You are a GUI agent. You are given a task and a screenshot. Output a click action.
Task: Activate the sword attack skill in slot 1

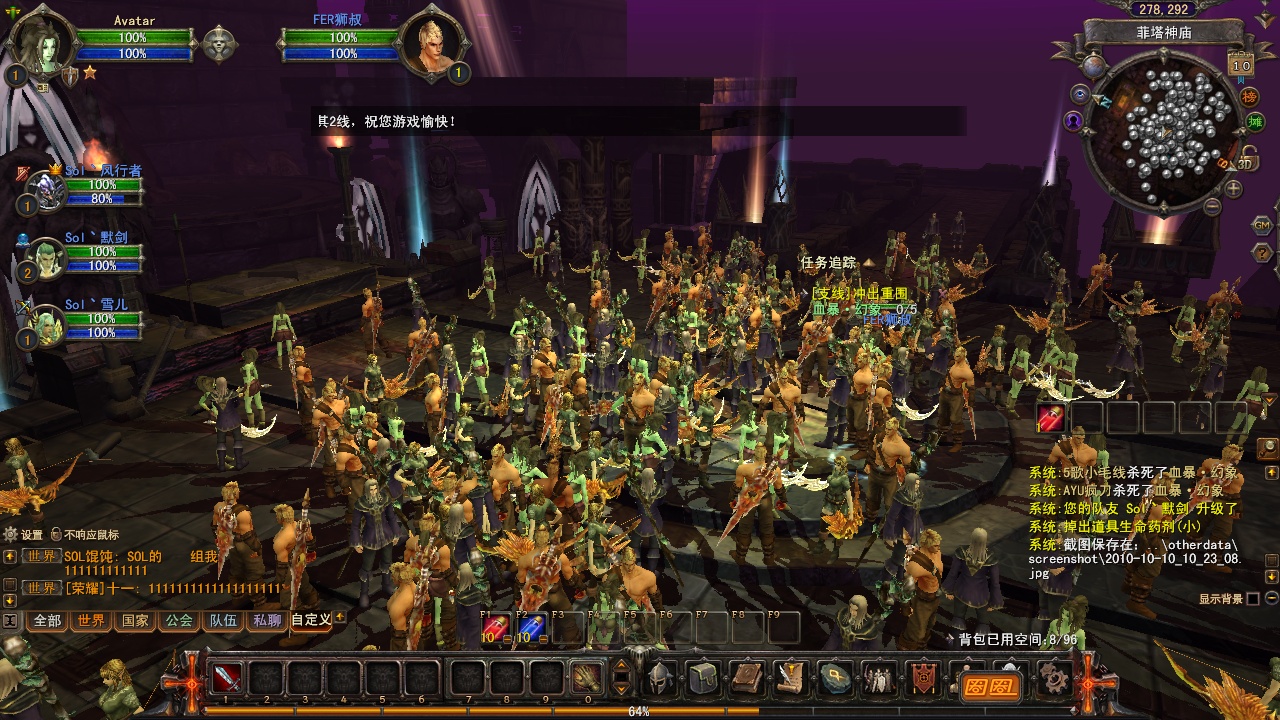tap(227, 677)
